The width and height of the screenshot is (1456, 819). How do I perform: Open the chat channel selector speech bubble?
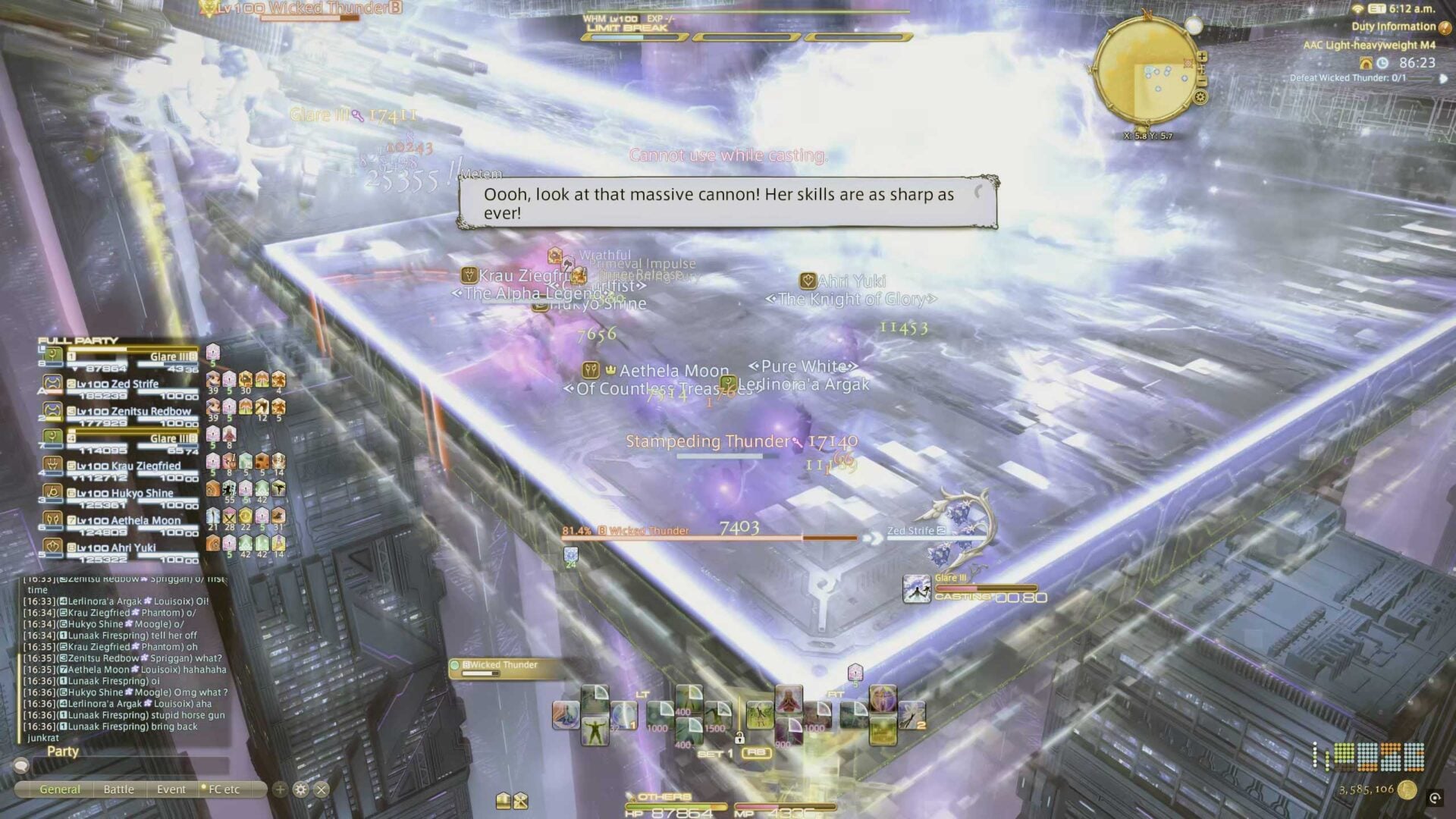pyautogui.click(x=21, y=765)
